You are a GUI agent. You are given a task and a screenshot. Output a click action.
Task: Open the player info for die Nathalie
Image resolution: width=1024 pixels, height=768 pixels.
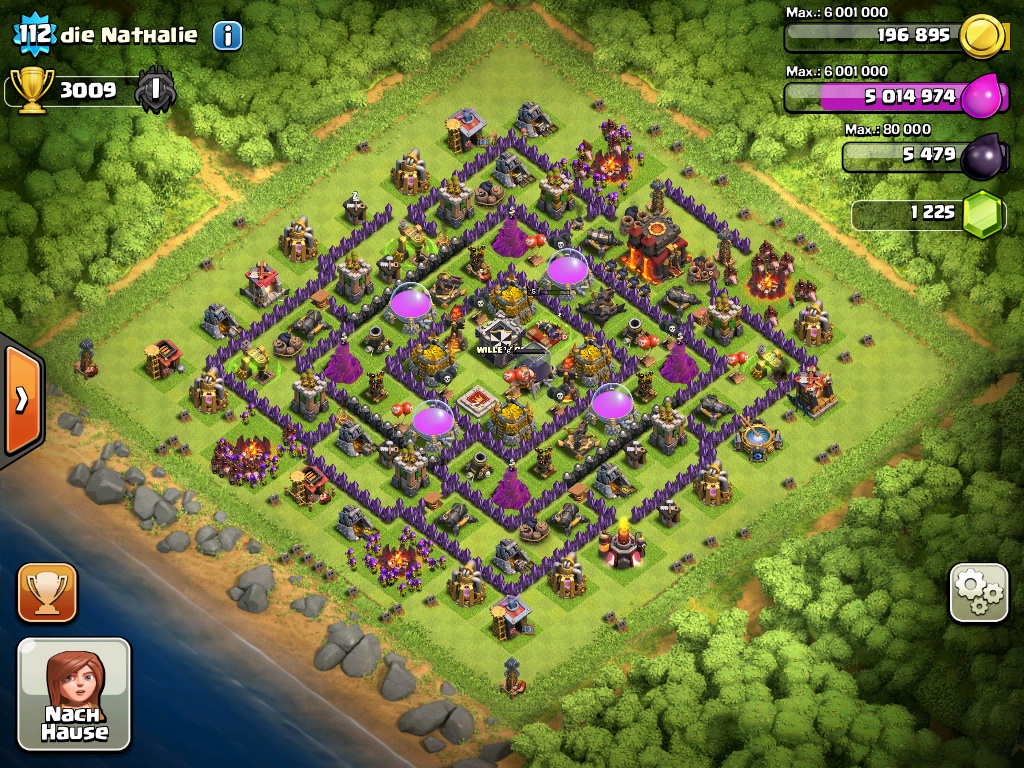(227, 36)
